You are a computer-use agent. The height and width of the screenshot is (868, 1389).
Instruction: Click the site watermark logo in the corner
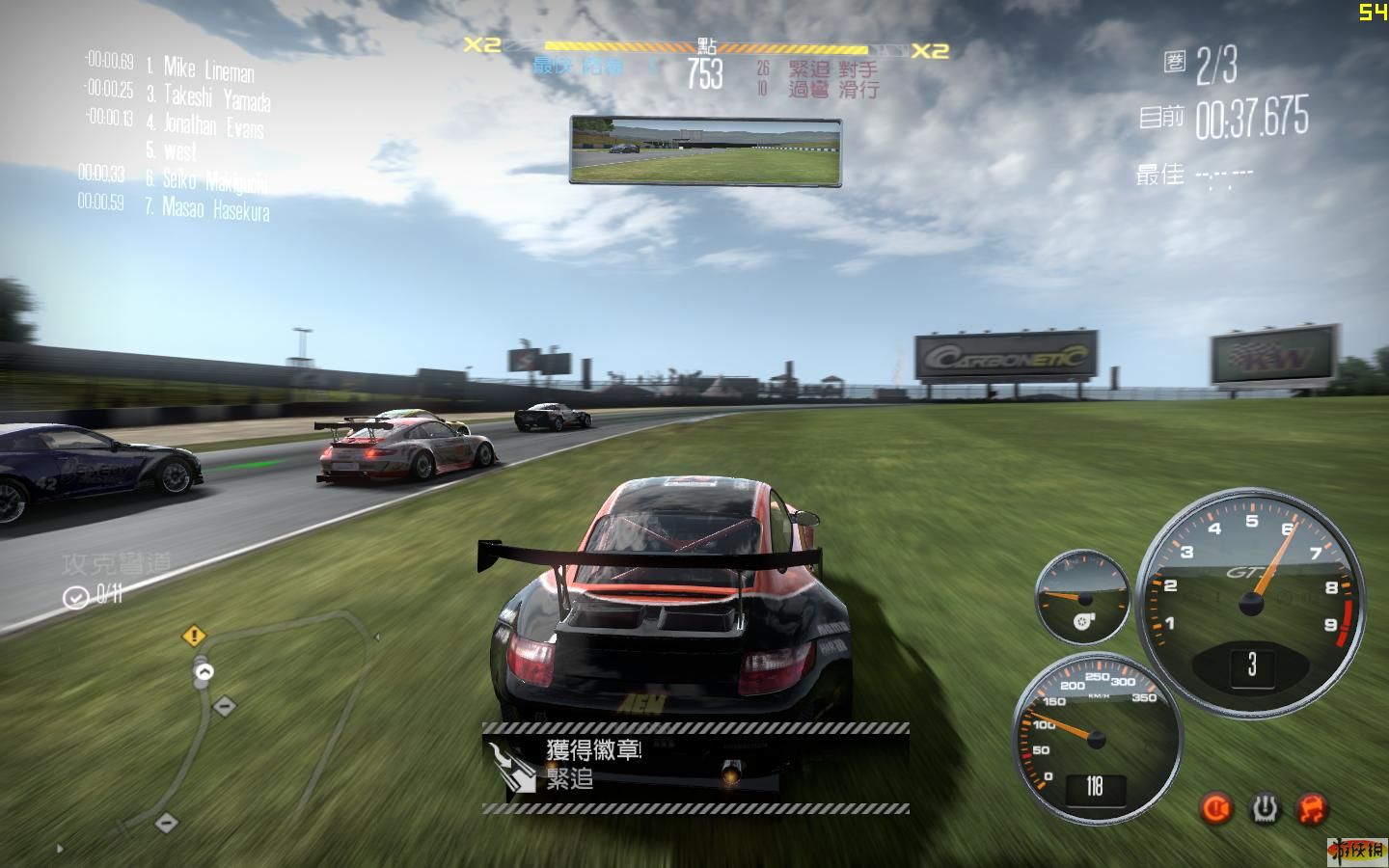pos(1358,850)
